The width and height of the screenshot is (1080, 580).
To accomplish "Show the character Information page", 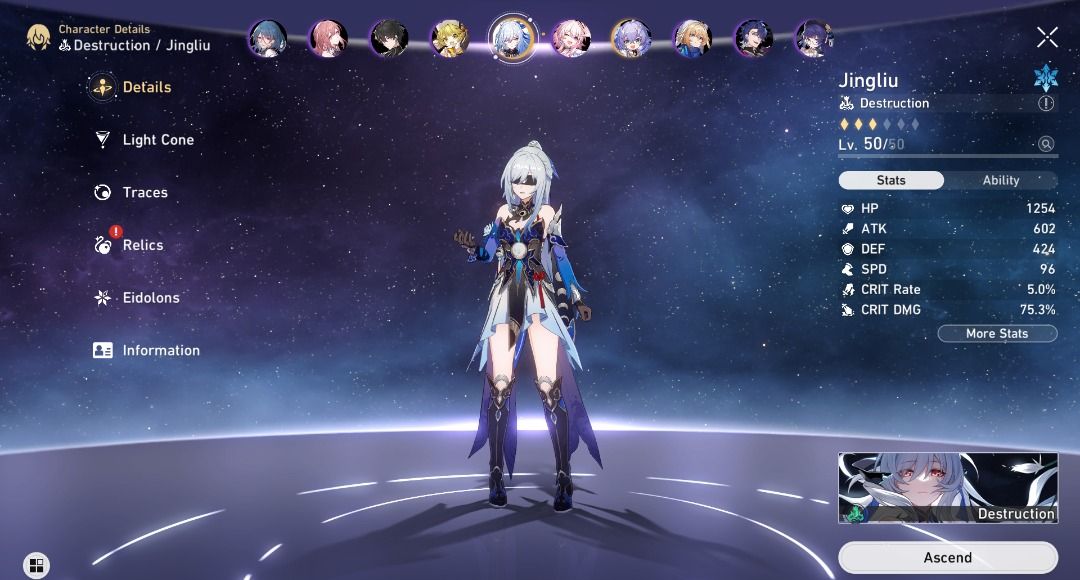I will coord(160,351).
